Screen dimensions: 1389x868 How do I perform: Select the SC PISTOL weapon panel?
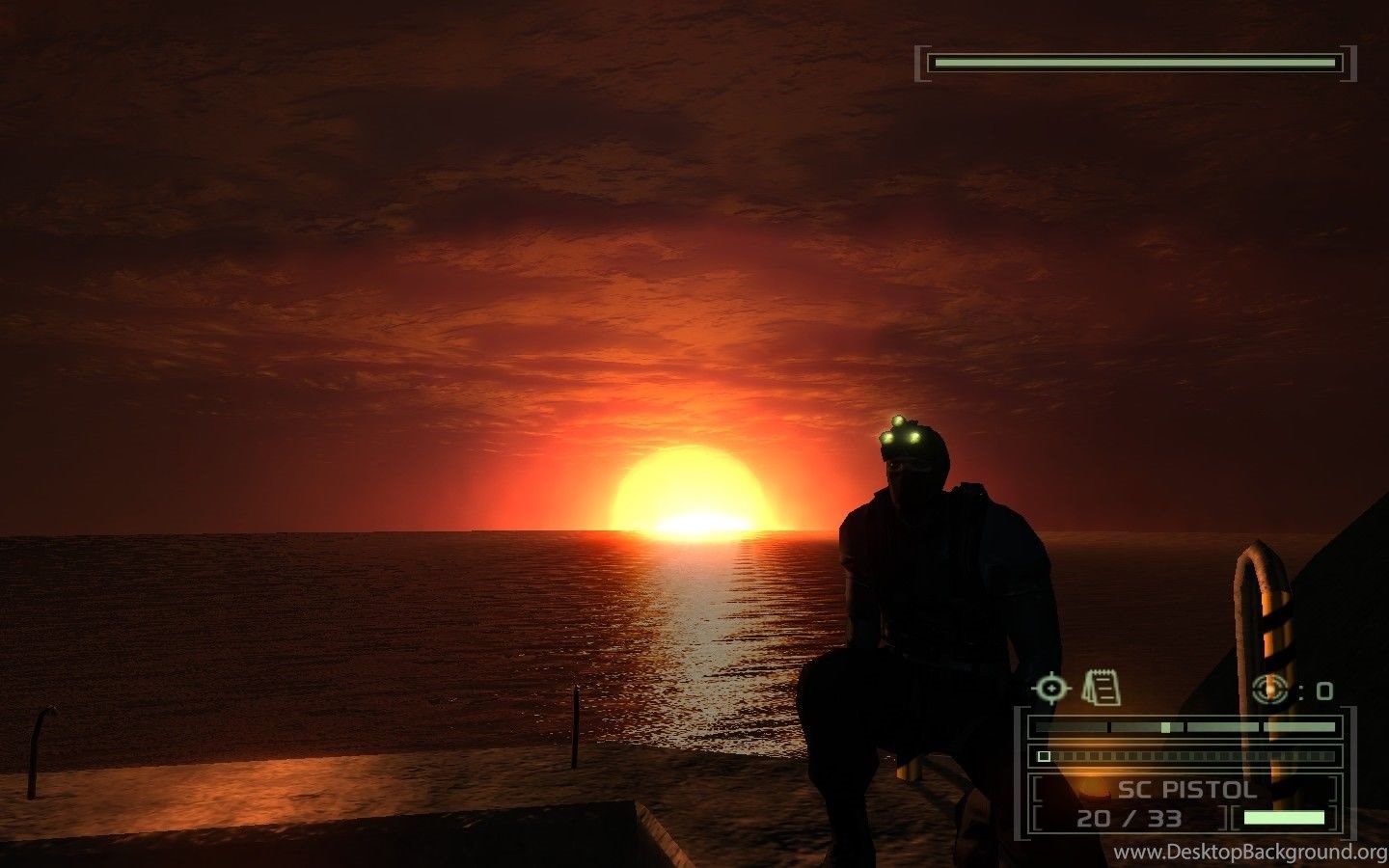1186,802
